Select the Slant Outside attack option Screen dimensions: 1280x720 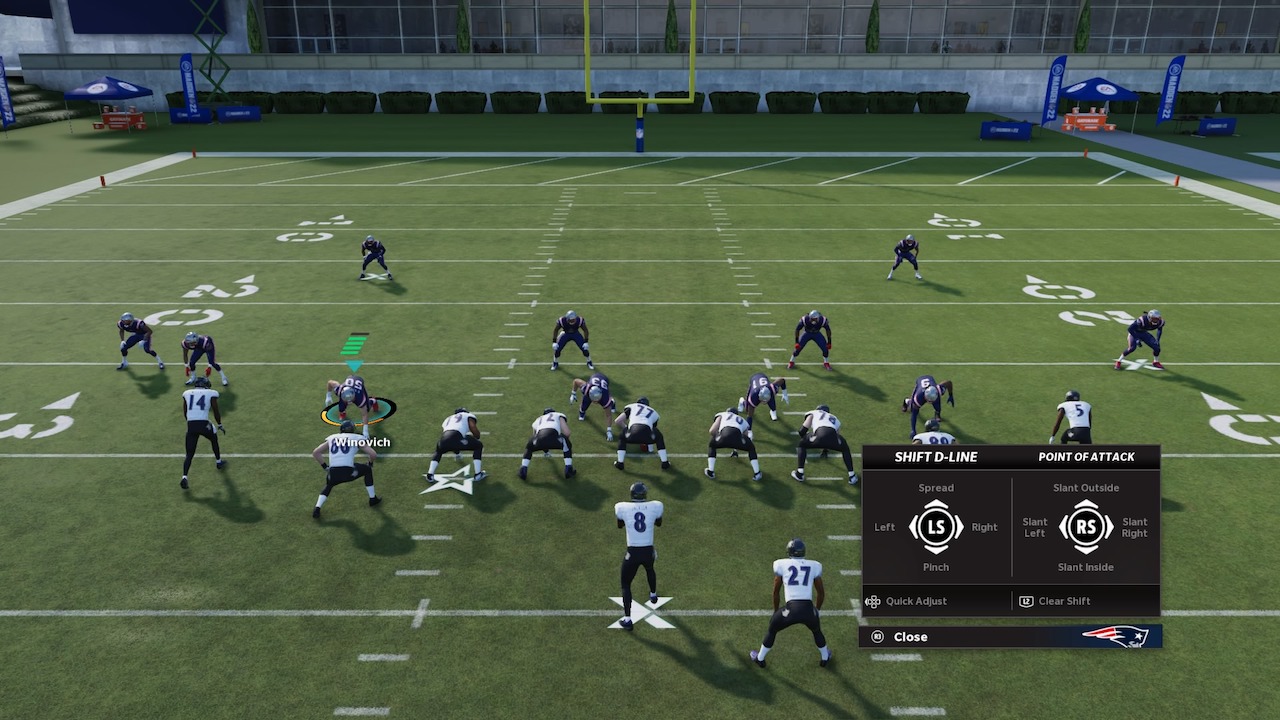pos(1086,488)
